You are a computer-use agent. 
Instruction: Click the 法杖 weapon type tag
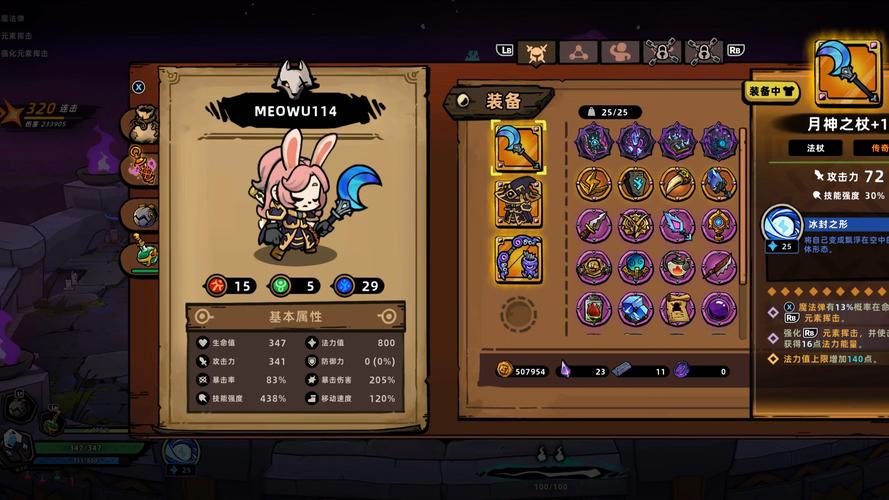816,148
